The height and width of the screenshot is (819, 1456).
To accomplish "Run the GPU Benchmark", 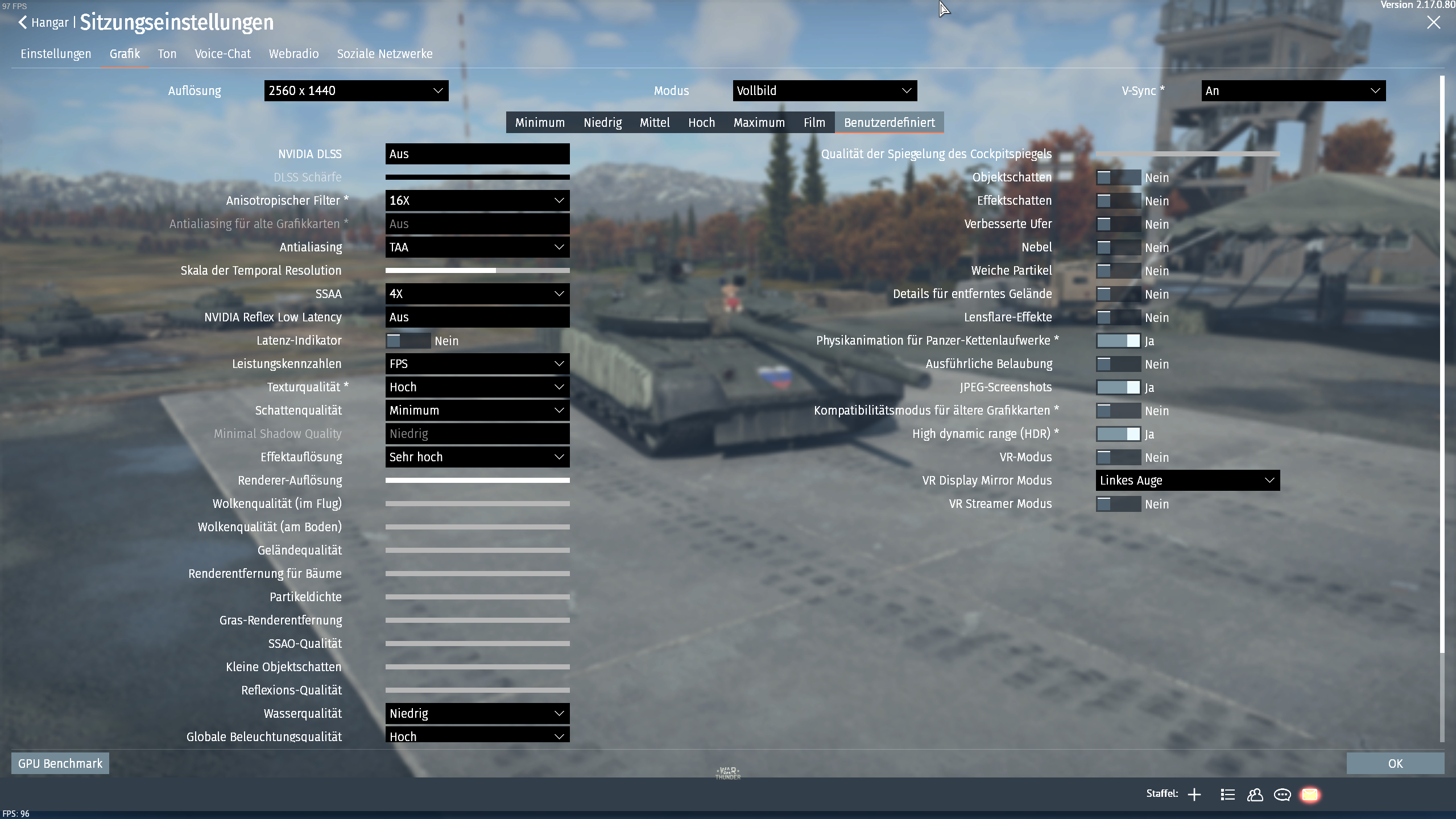I will [x=60, y=763].
